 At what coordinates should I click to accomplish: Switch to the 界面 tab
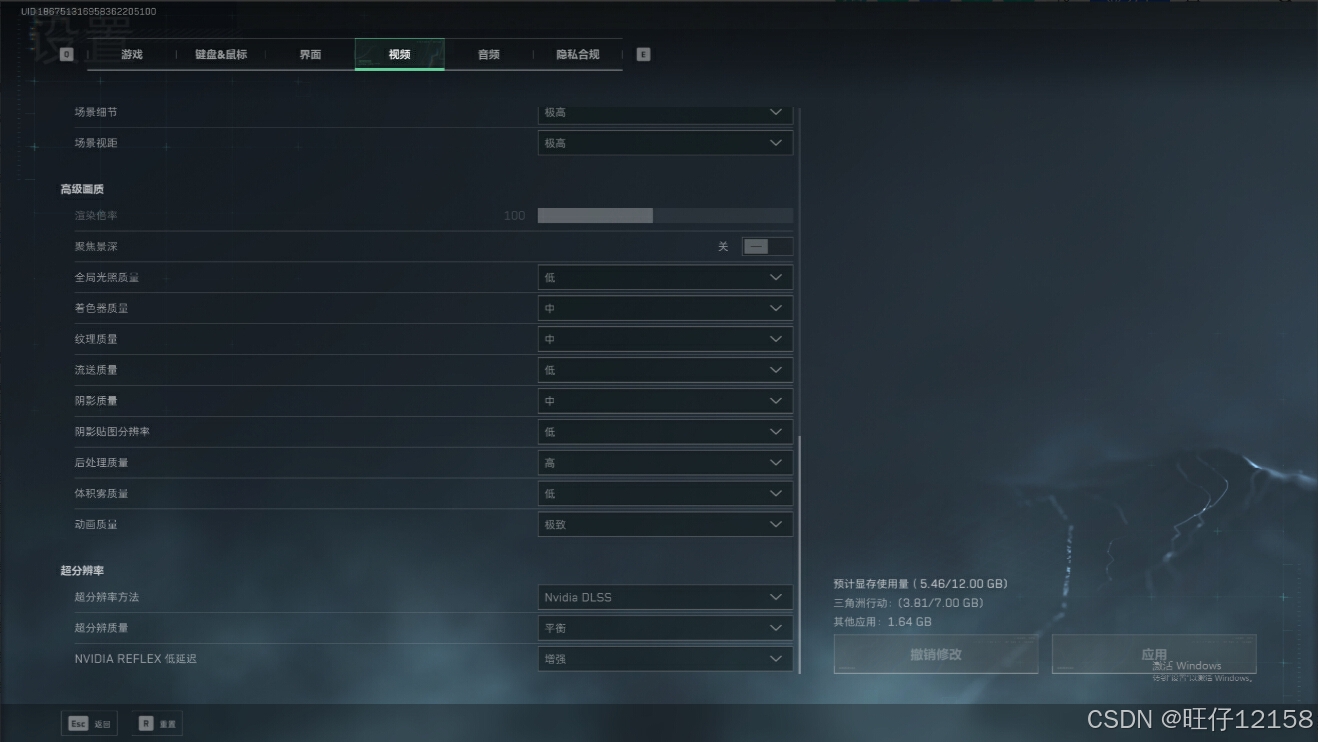coord(310,55)
